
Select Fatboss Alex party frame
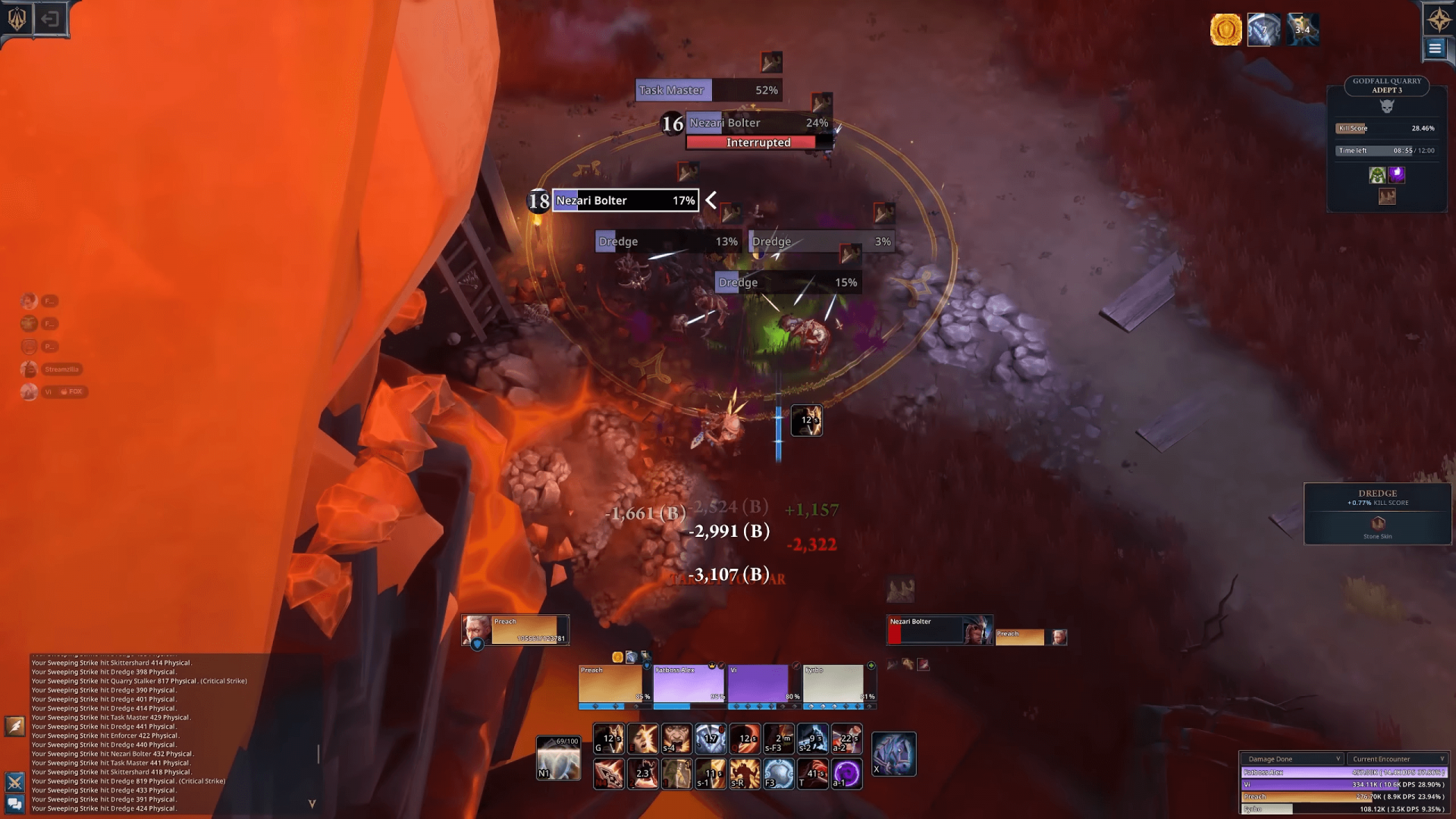click(x=689, y=685)
